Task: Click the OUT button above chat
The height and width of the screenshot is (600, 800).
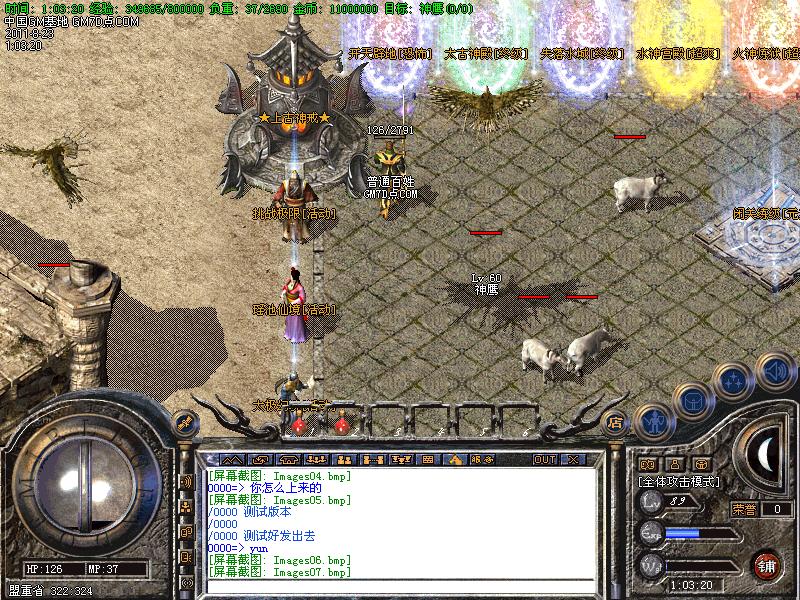Action: pyautogui.click(x=545, y=460)
